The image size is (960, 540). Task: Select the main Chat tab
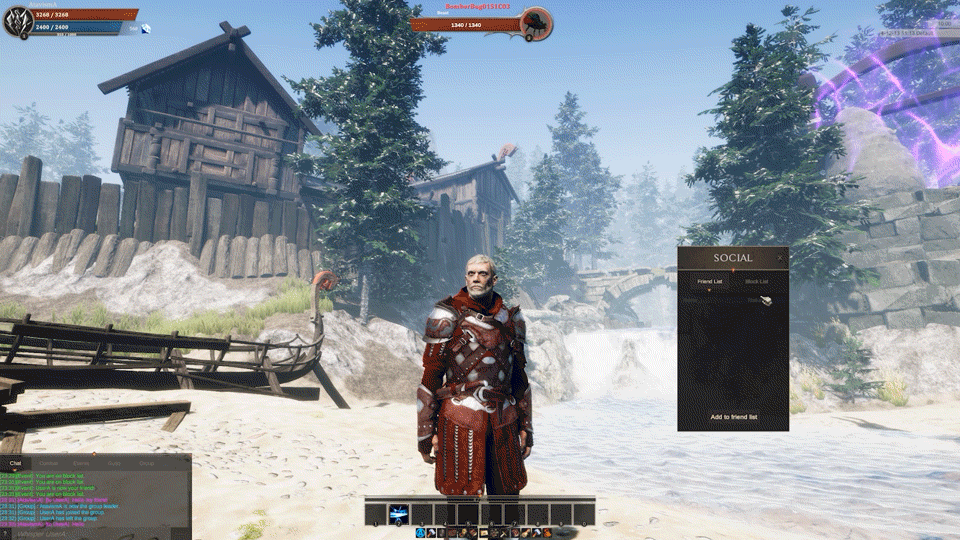coord(15,464)
